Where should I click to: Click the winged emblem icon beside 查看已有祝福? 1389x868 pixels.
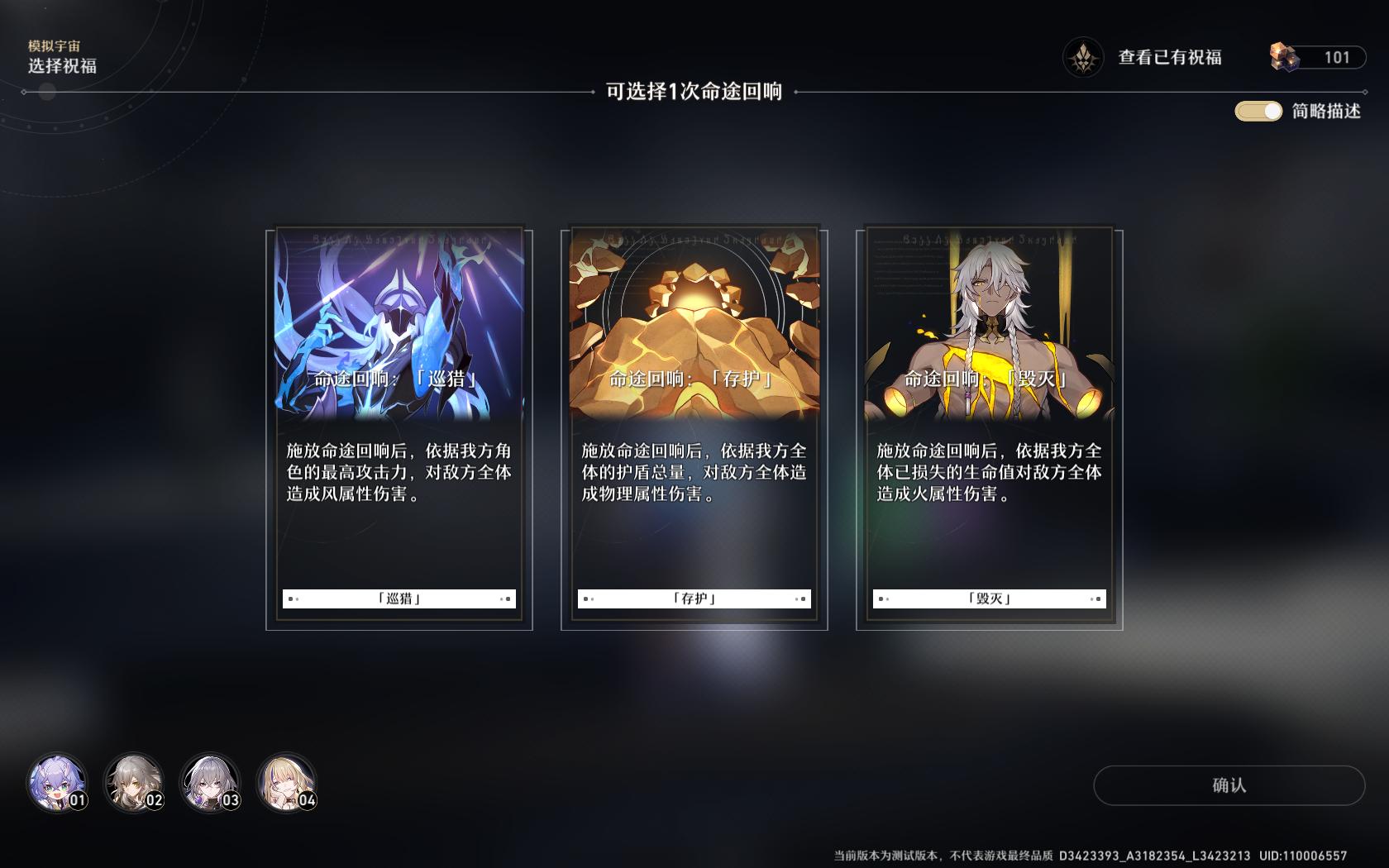click(x=1084, y=57)
